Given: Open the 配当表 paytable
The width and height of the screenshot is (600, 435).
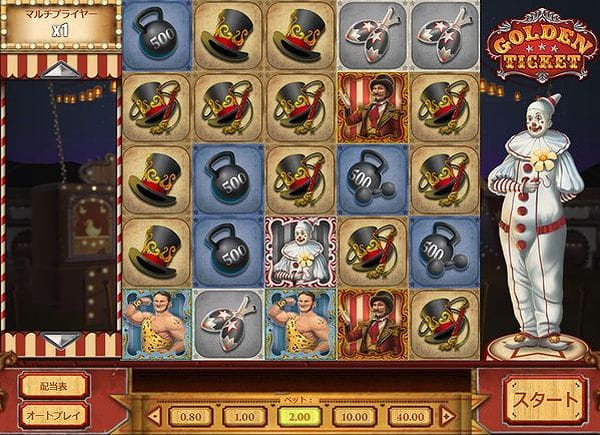Looking at the screenshot, I should click(53, 387).
